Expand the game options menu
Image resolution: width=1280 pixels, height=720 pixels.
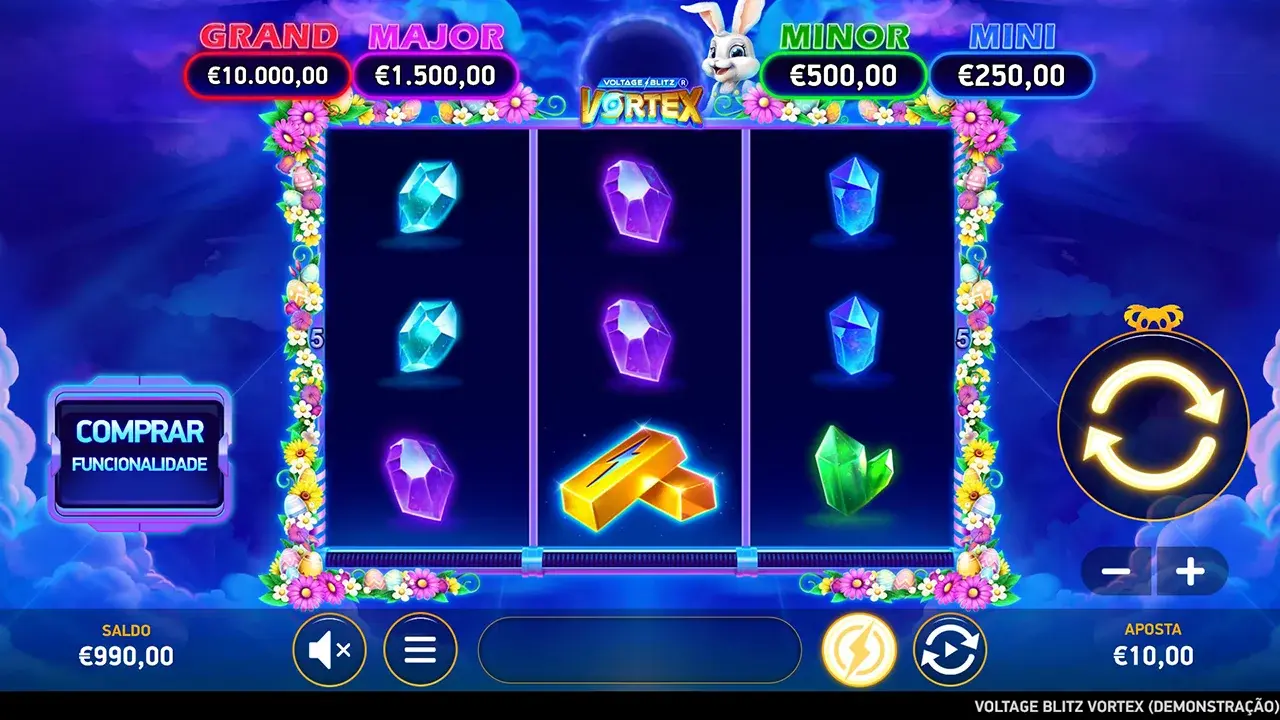pyautogui.click(x=420, y=649)
